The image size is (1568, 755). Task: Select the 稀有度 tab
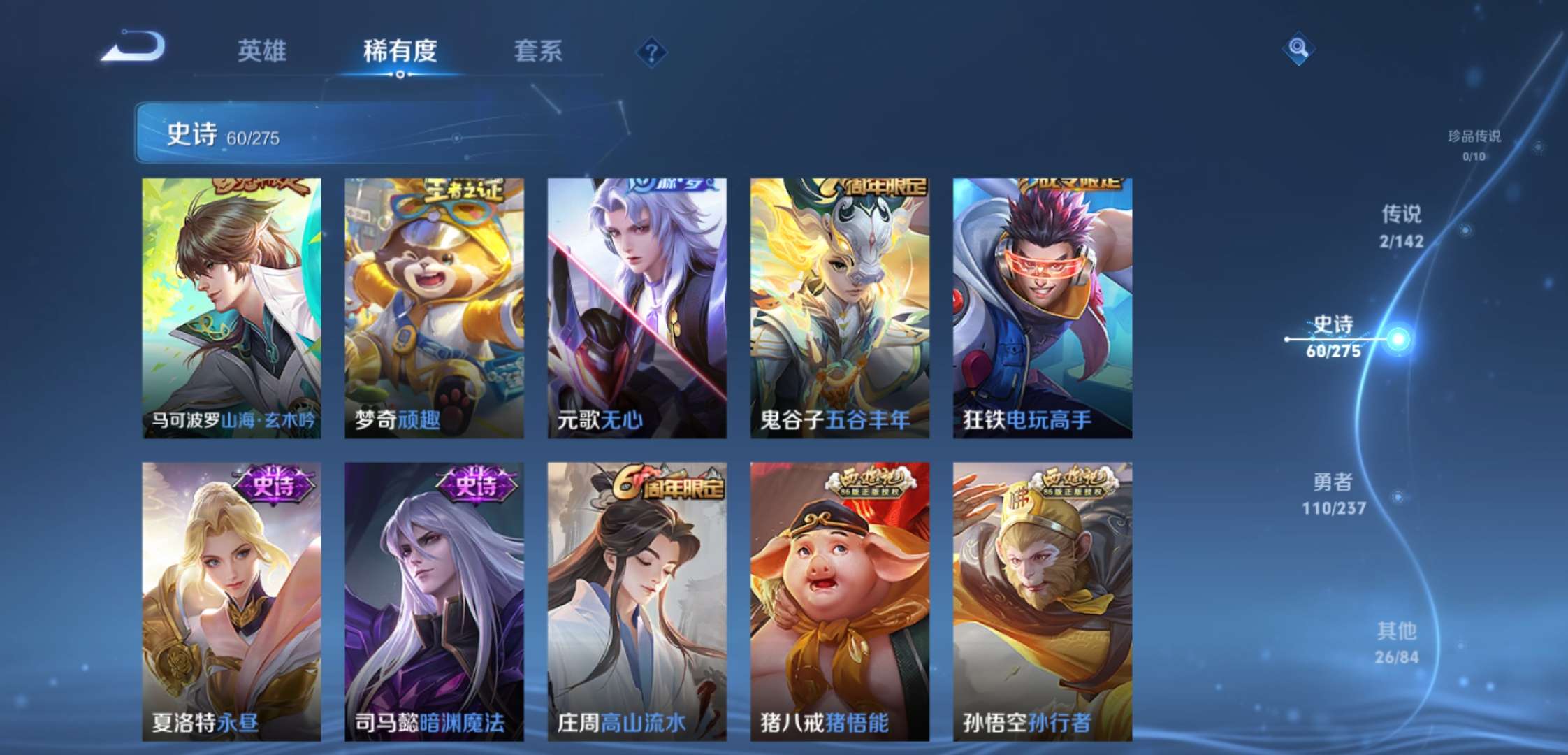coord(400,51)
